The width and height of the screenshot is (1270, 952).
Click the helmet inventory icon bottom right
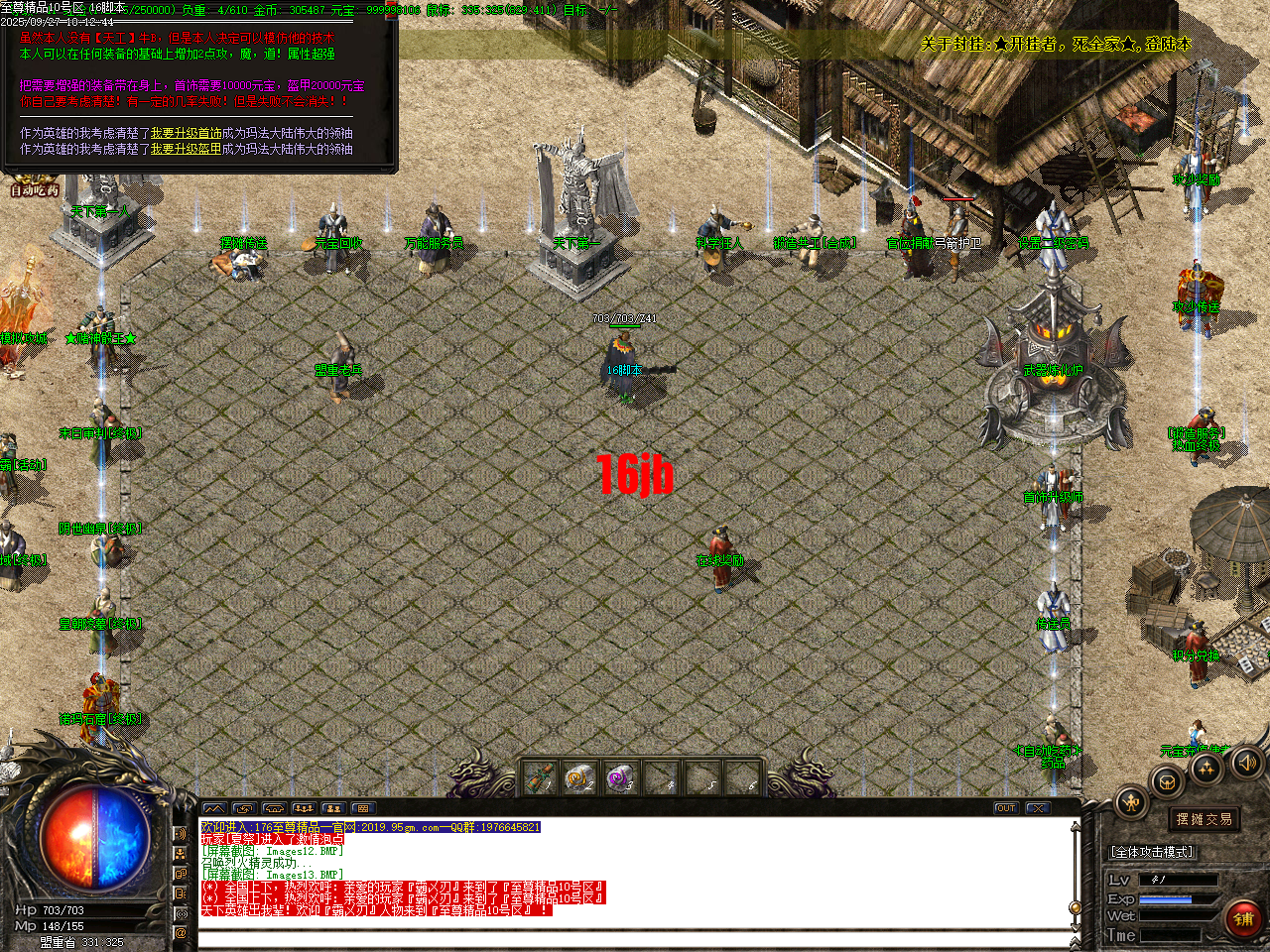click(1168, 782)
